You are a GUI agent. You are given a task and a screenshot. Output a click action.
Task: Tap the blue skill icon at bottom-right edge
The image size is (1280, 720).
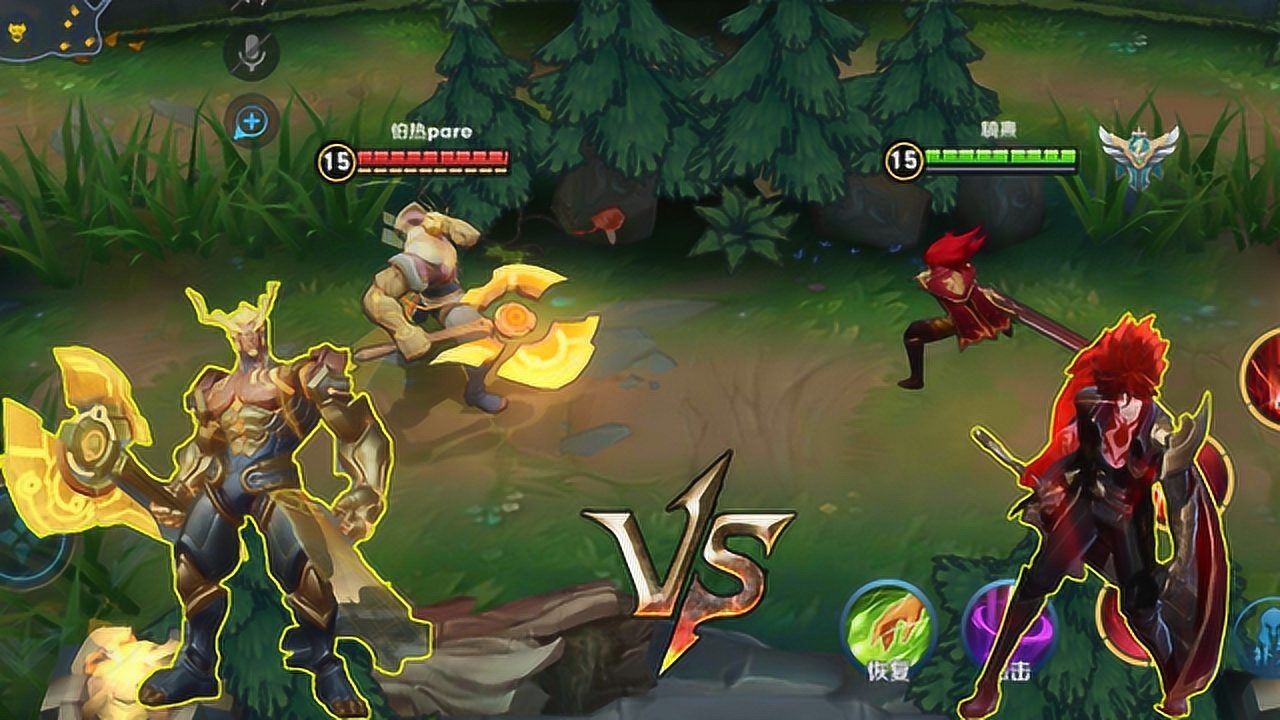[1258, 637]
